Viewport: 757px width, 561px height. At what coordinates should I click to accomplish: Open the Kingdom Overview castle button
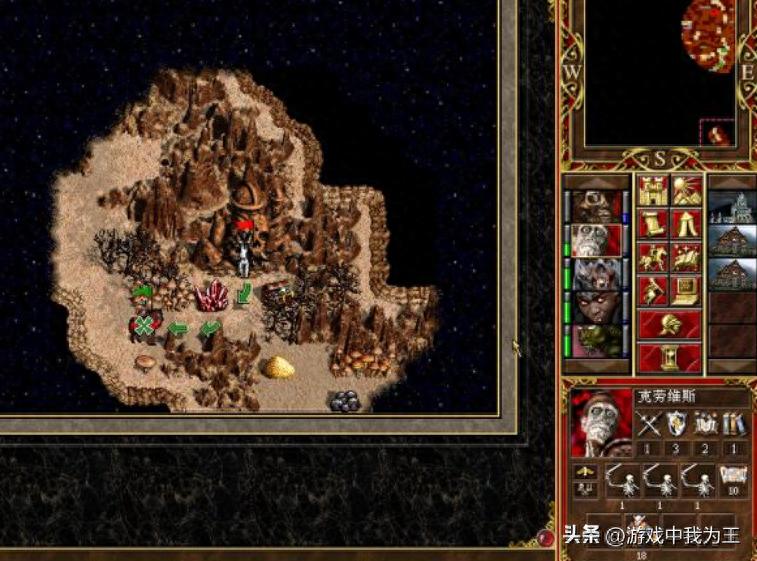tap(652, 190)
